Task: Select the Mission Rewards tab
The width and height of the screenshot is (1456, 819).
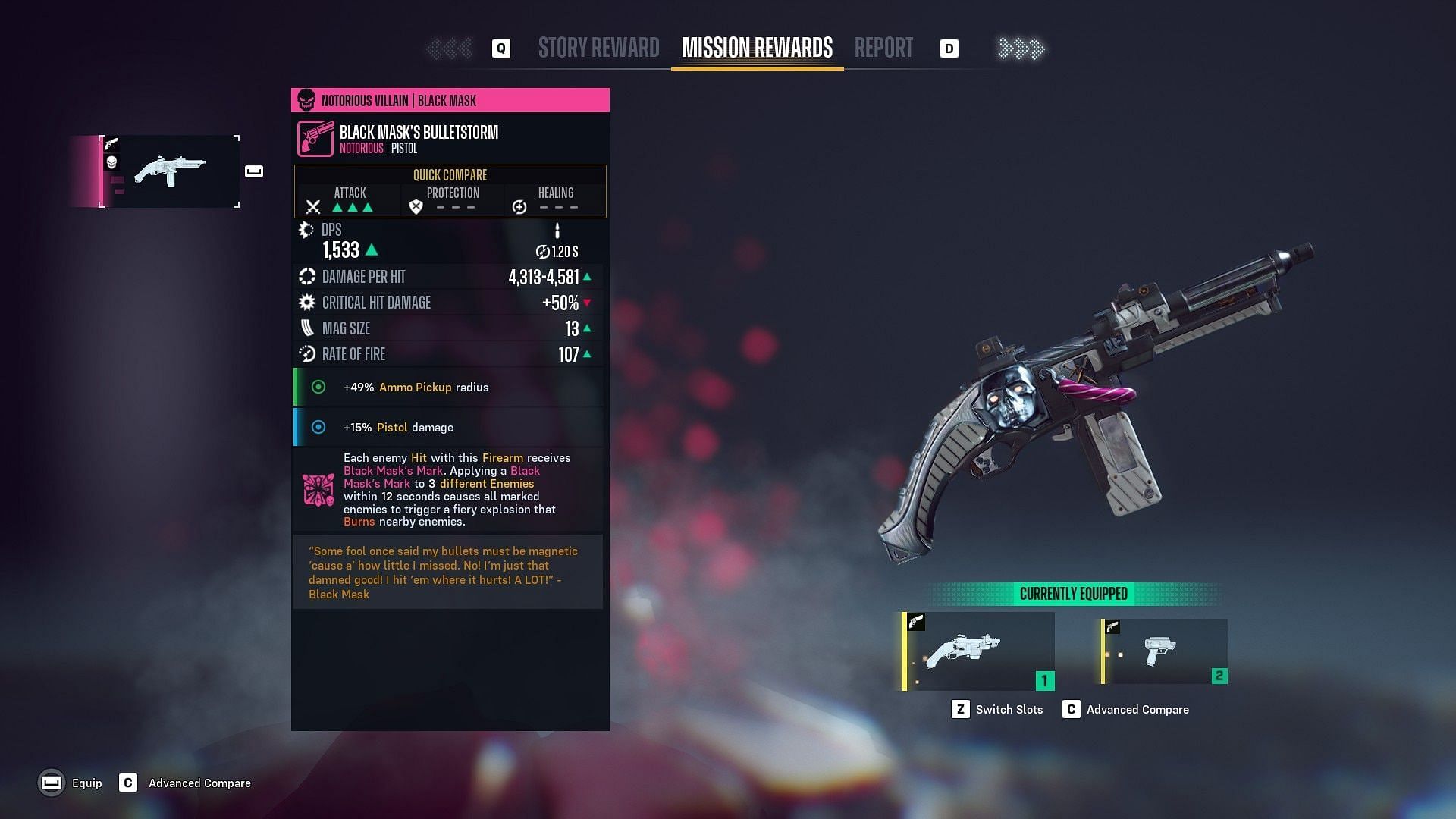Action: pos(757,49)
